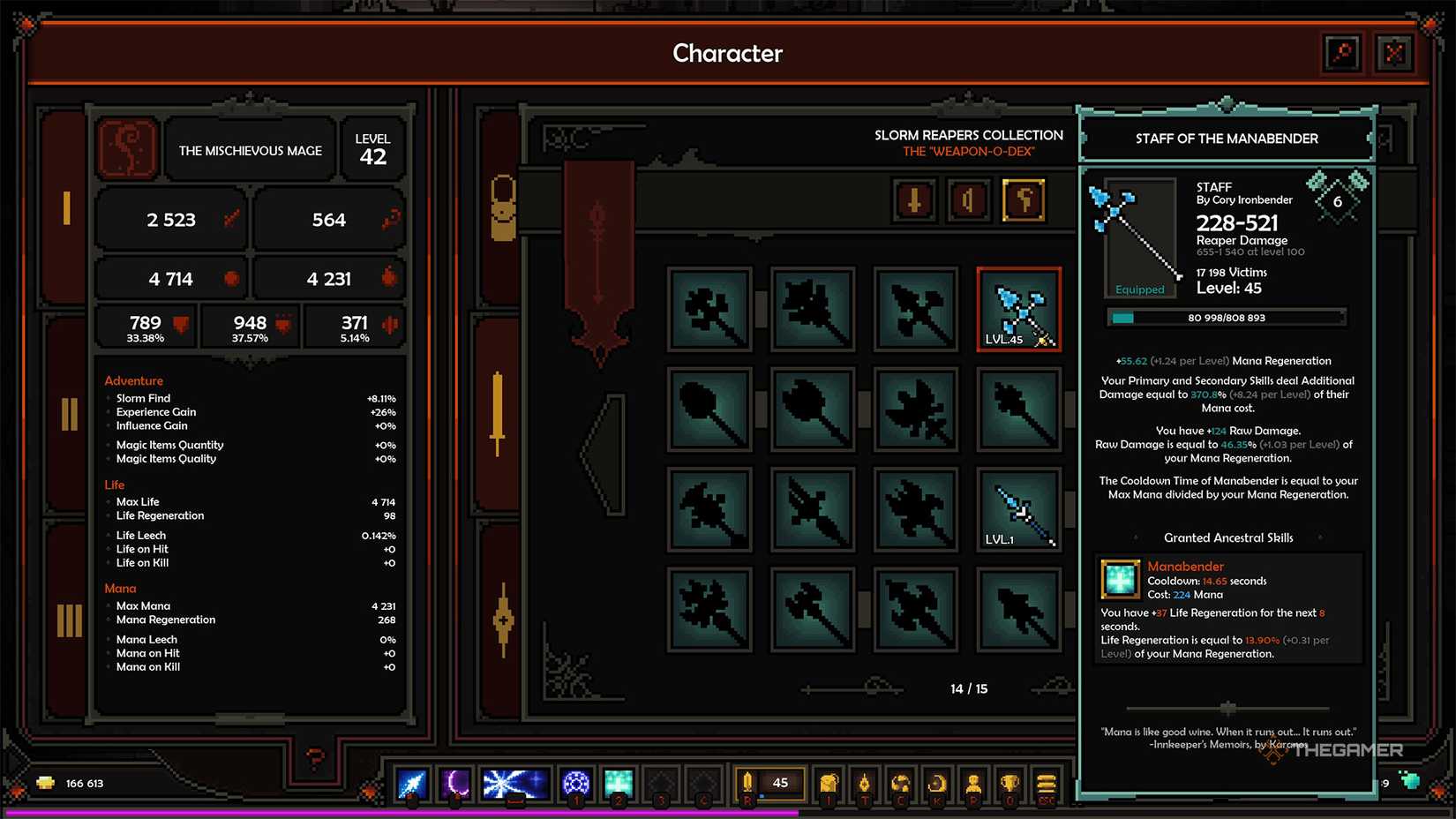The width and height of the screenshot is (1456, 819).
Task: Select the equipped level 45 staff thumbnail
Action: (1019, 309)
